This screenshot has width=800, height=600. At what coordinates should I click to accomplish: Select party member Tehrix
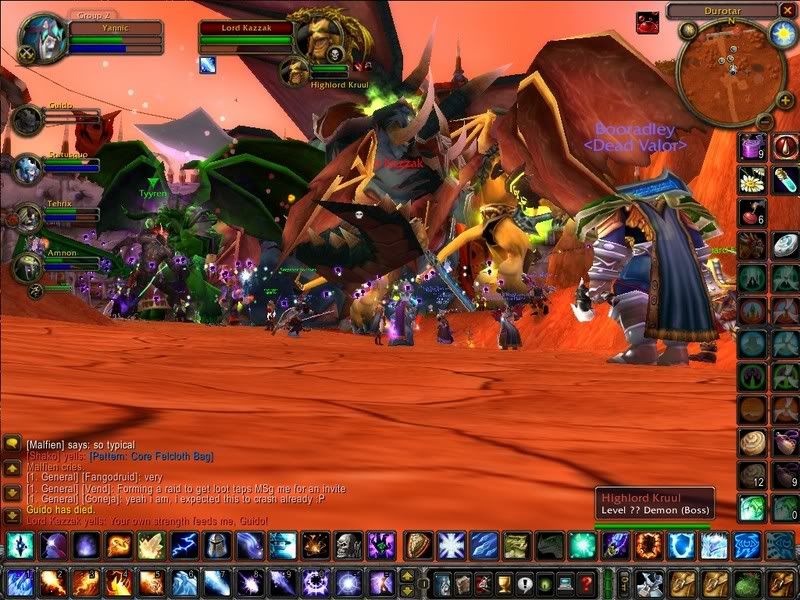click(27, 217)
